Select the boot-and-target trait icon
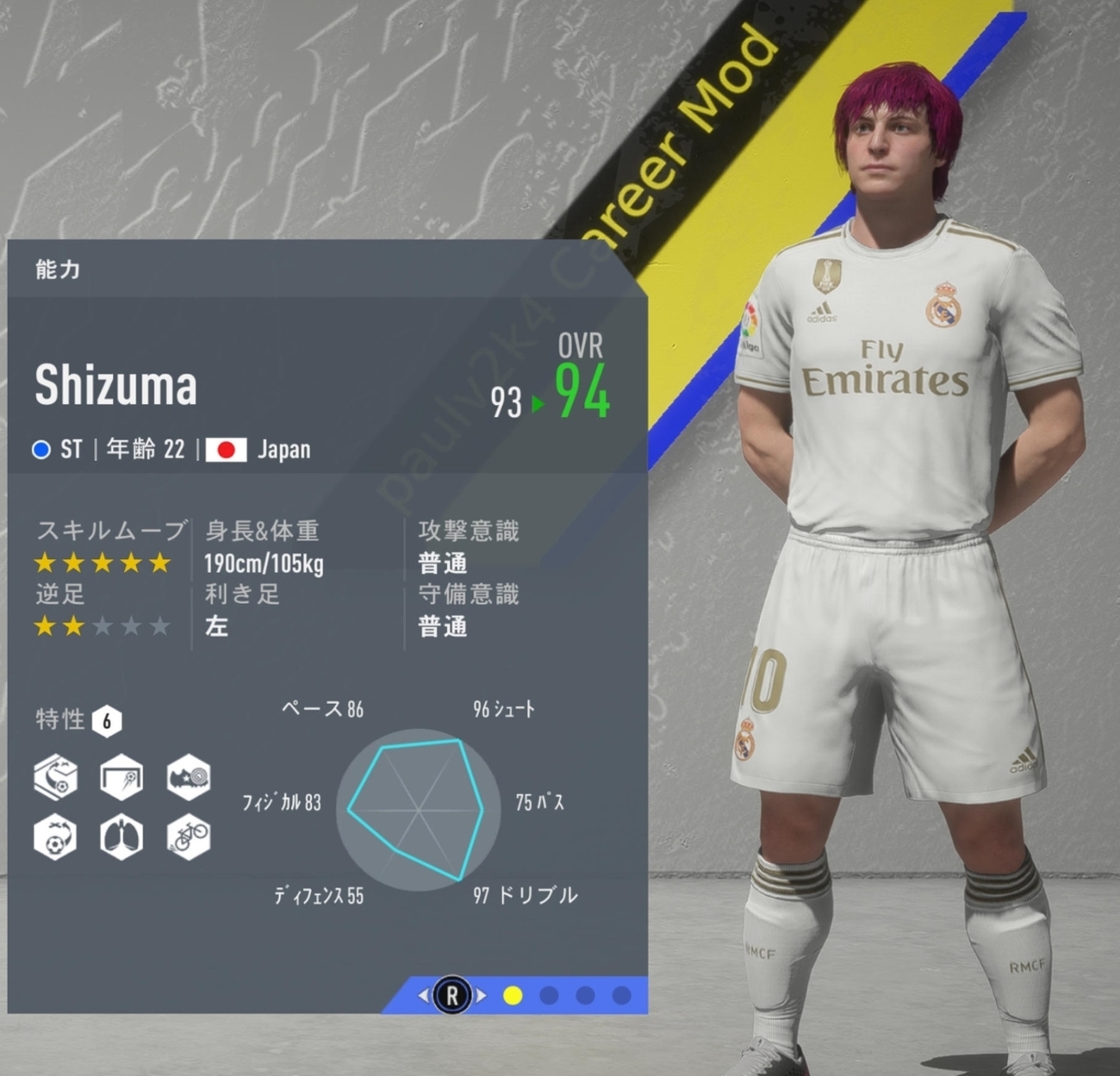The image size is (1120, 1076). 188,777
